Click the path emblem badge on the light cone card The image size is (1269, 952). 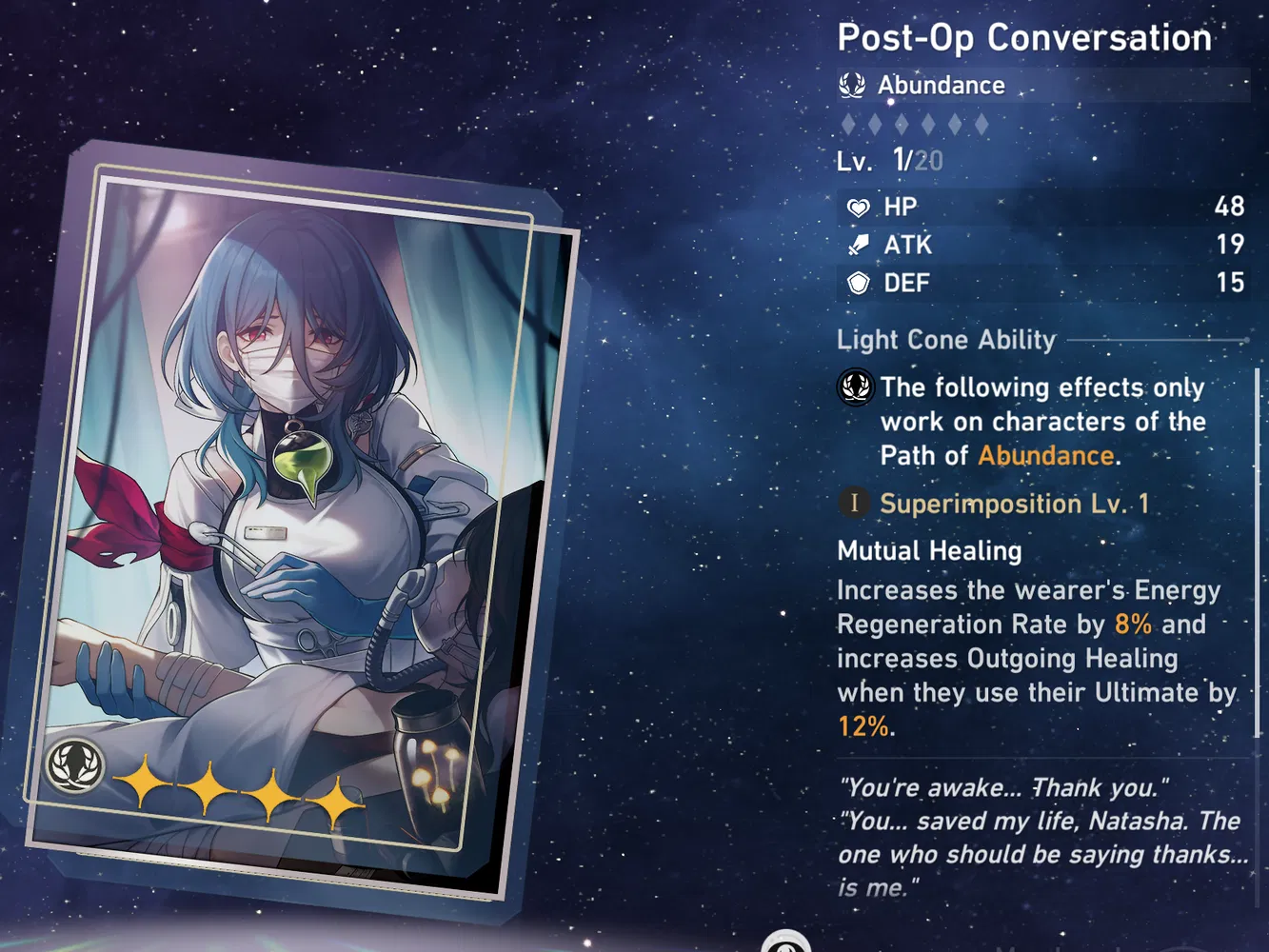coord(78,764)
